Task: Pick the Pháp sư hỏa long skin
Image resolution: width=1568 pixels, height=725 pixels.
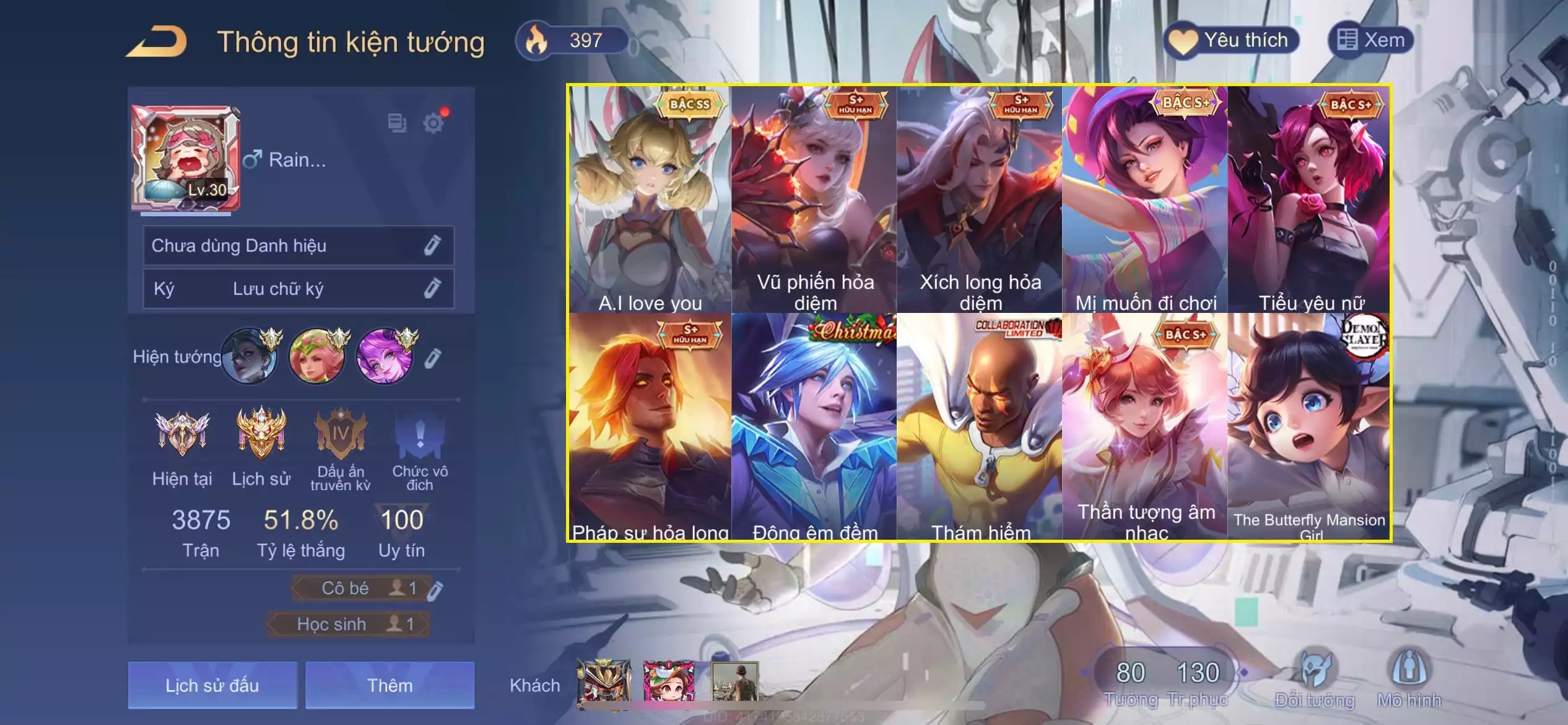Action: pyautogui.click(x=650, y=428)
